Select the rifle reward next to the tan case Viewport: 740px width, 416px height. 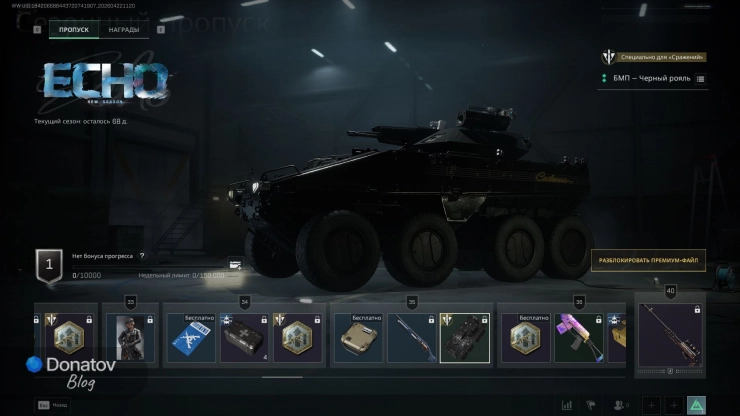412,338
